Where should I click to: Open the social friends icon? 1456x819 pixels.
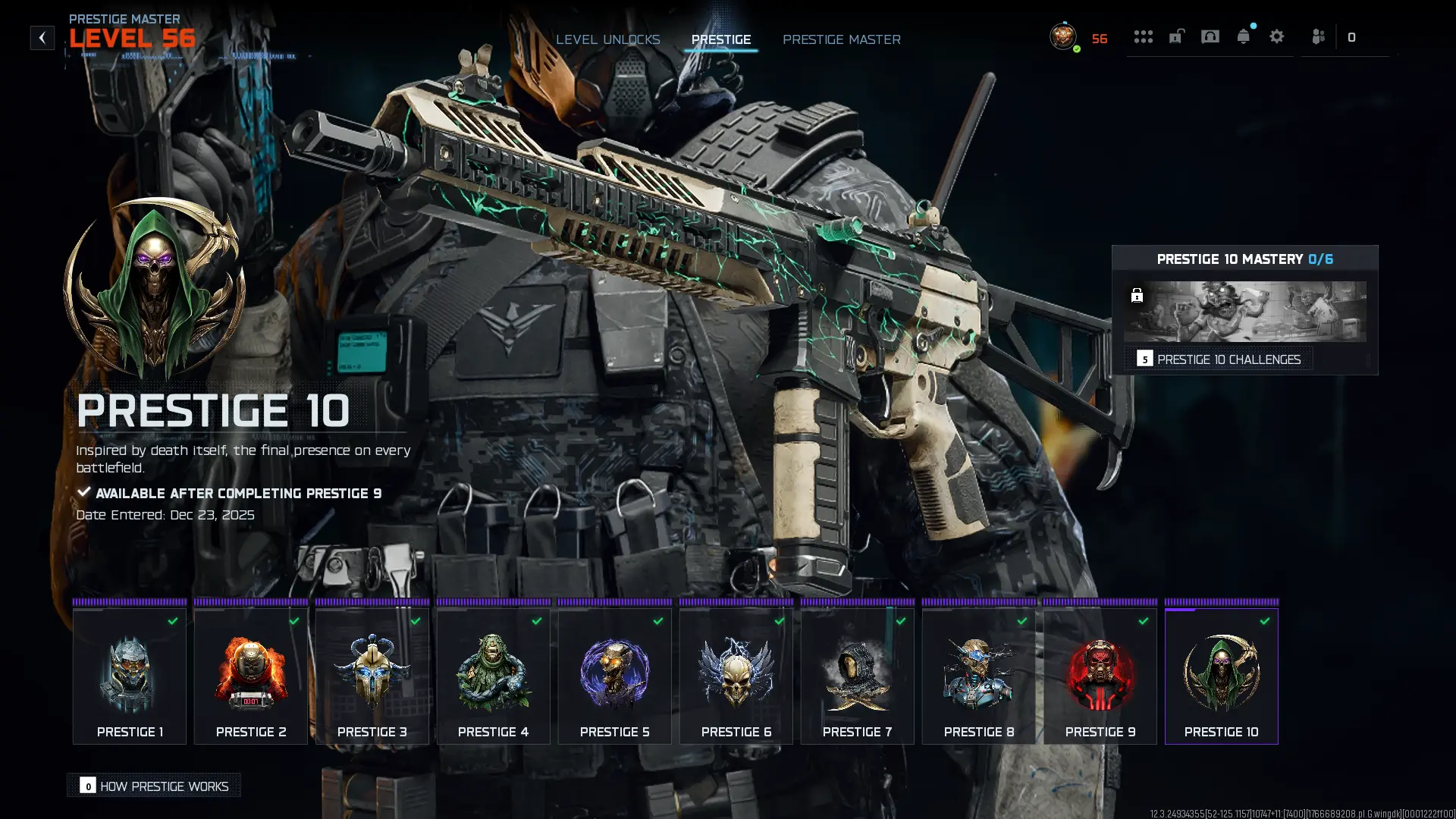[1318, 36]
